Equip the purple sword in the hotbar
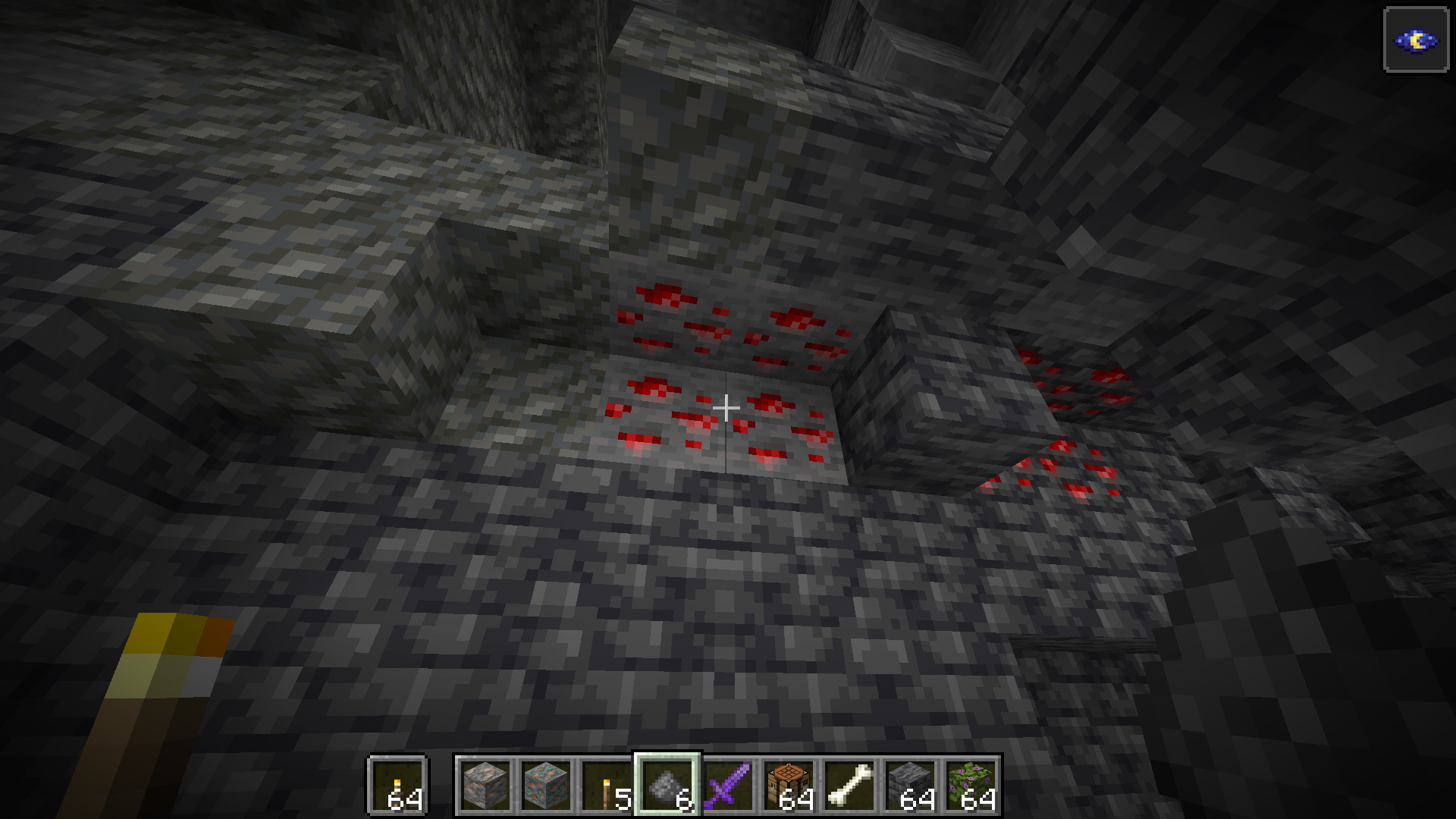Viewport: 1456px width, 819px height. [728, 785]
